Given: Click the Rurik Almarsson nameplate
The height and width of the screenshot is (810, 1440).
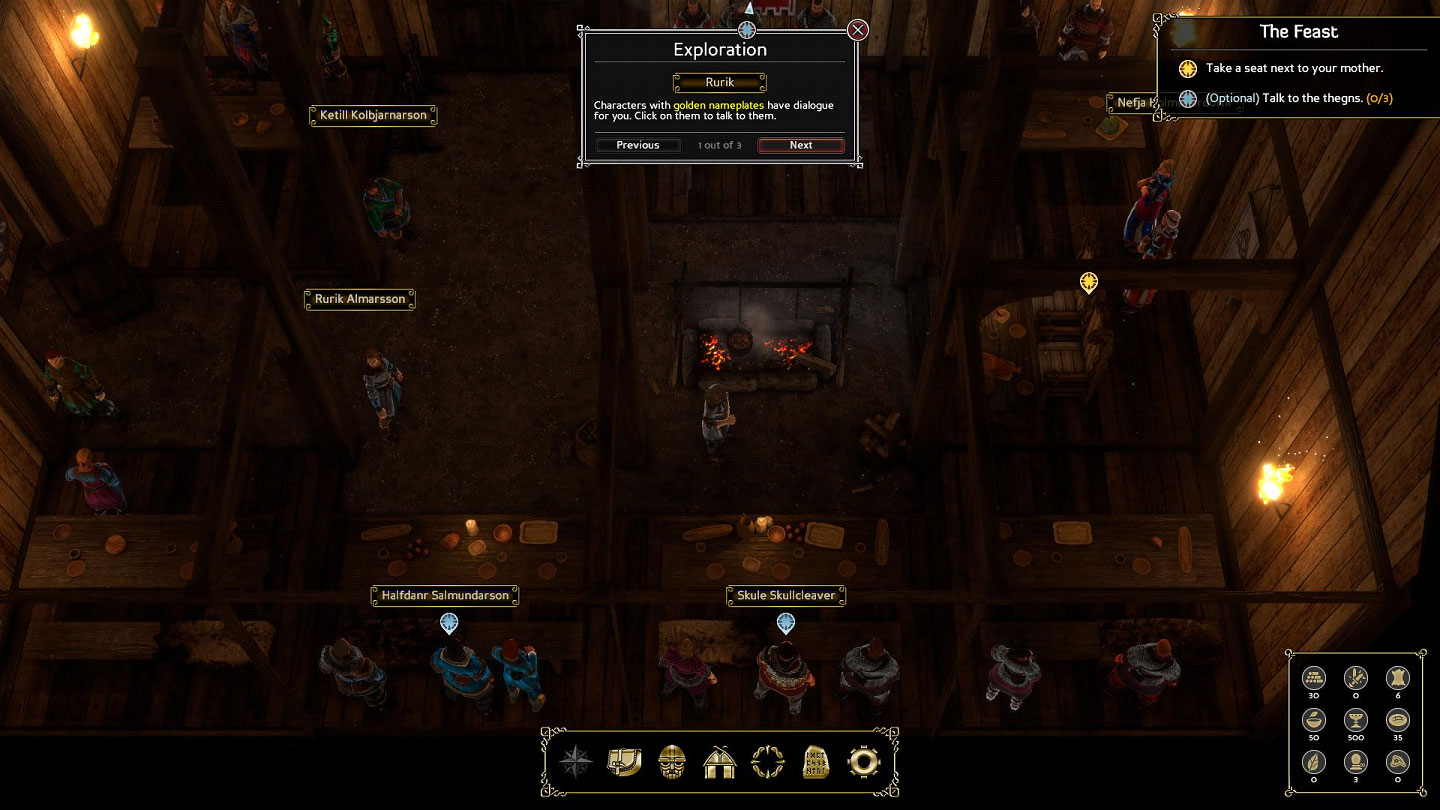Looking at the screenshot, I should 360,299.
